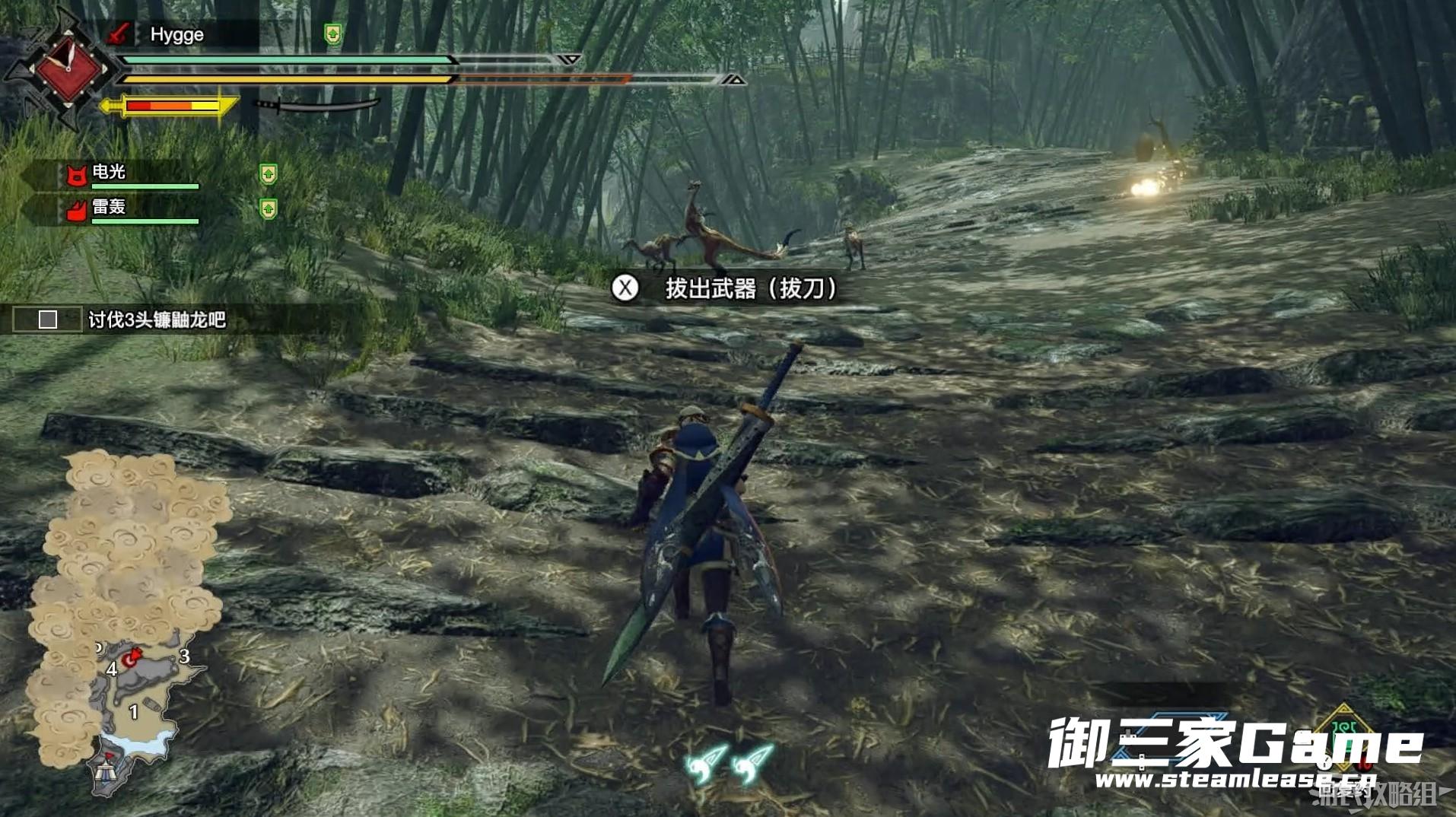Select the area 3 label on the minimap
1456x817 pixels.
(184, 656)
